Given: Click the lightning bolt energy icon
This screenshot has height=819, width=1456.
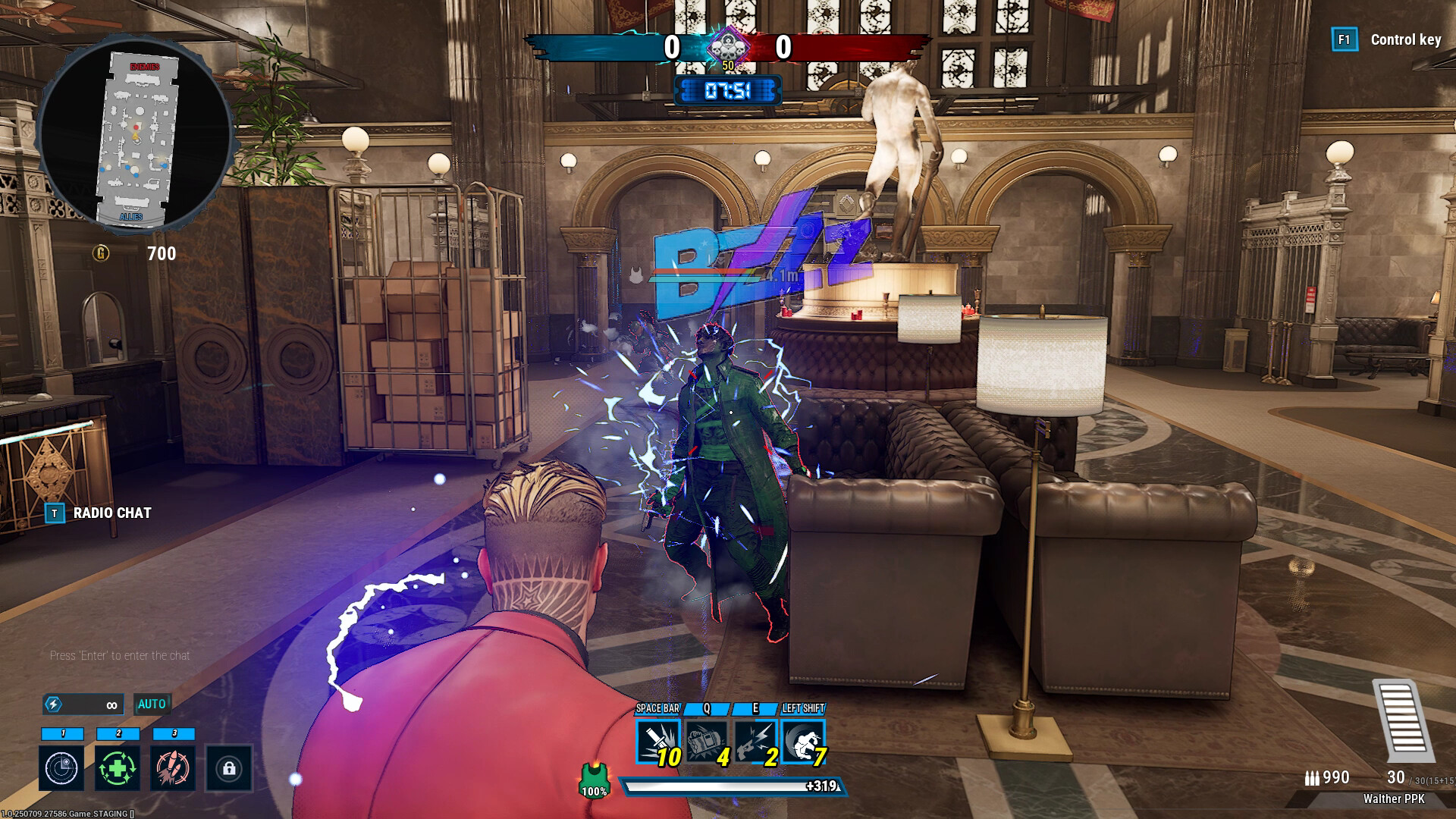Looking at the screenshot, I should click(53, 704).
